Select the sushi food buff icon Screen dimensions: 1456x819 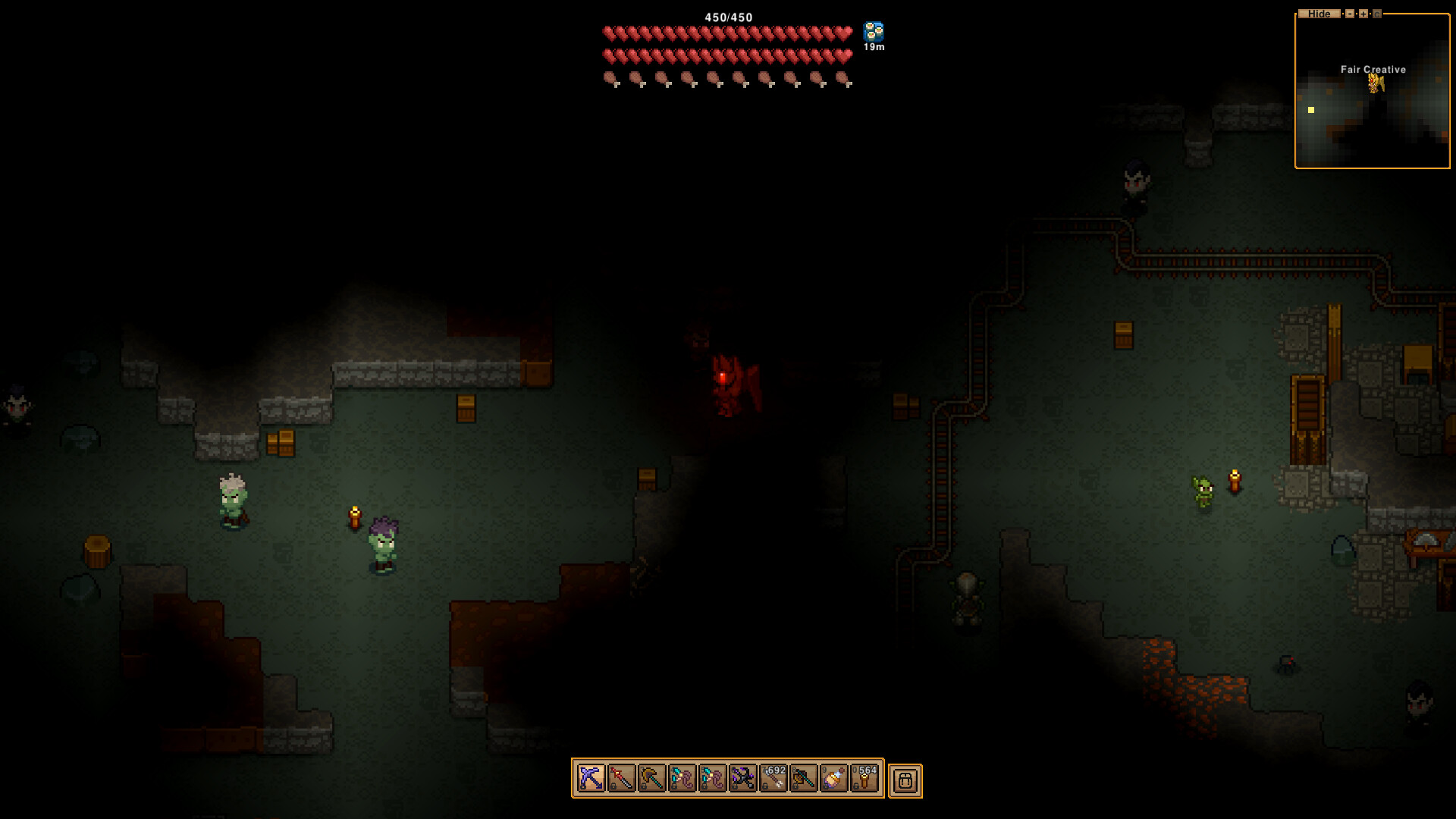(874, 32)
